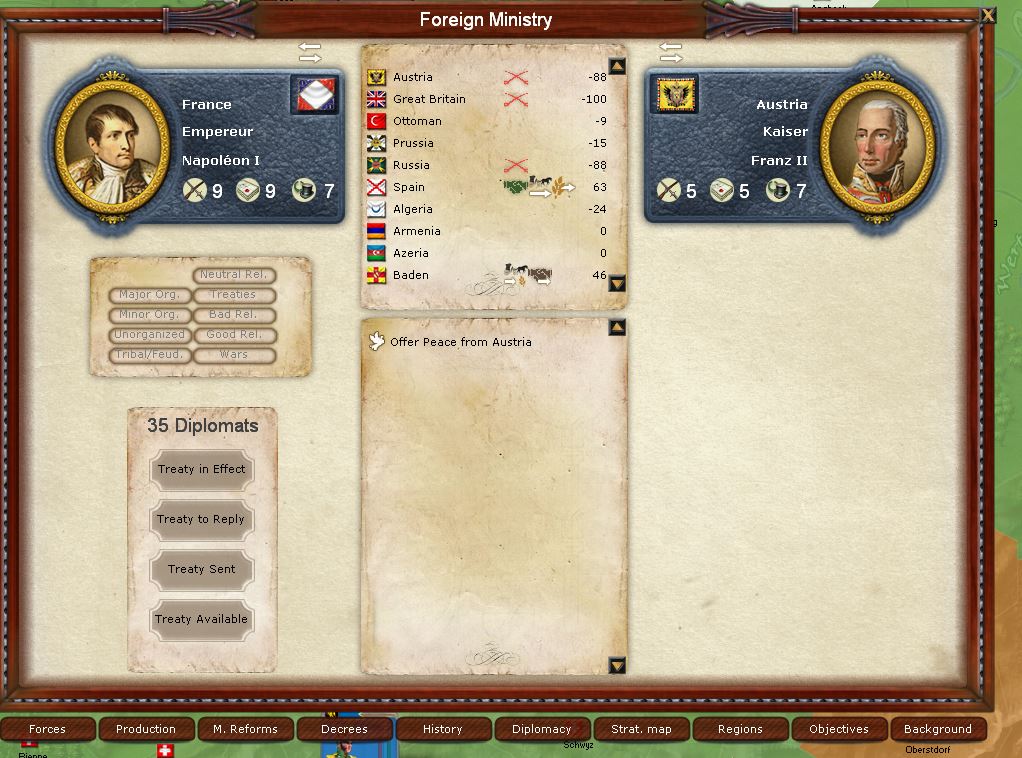Go to the Decrees tab
Viewport: 1022px width, 758px height.
(x=344, y=729)
